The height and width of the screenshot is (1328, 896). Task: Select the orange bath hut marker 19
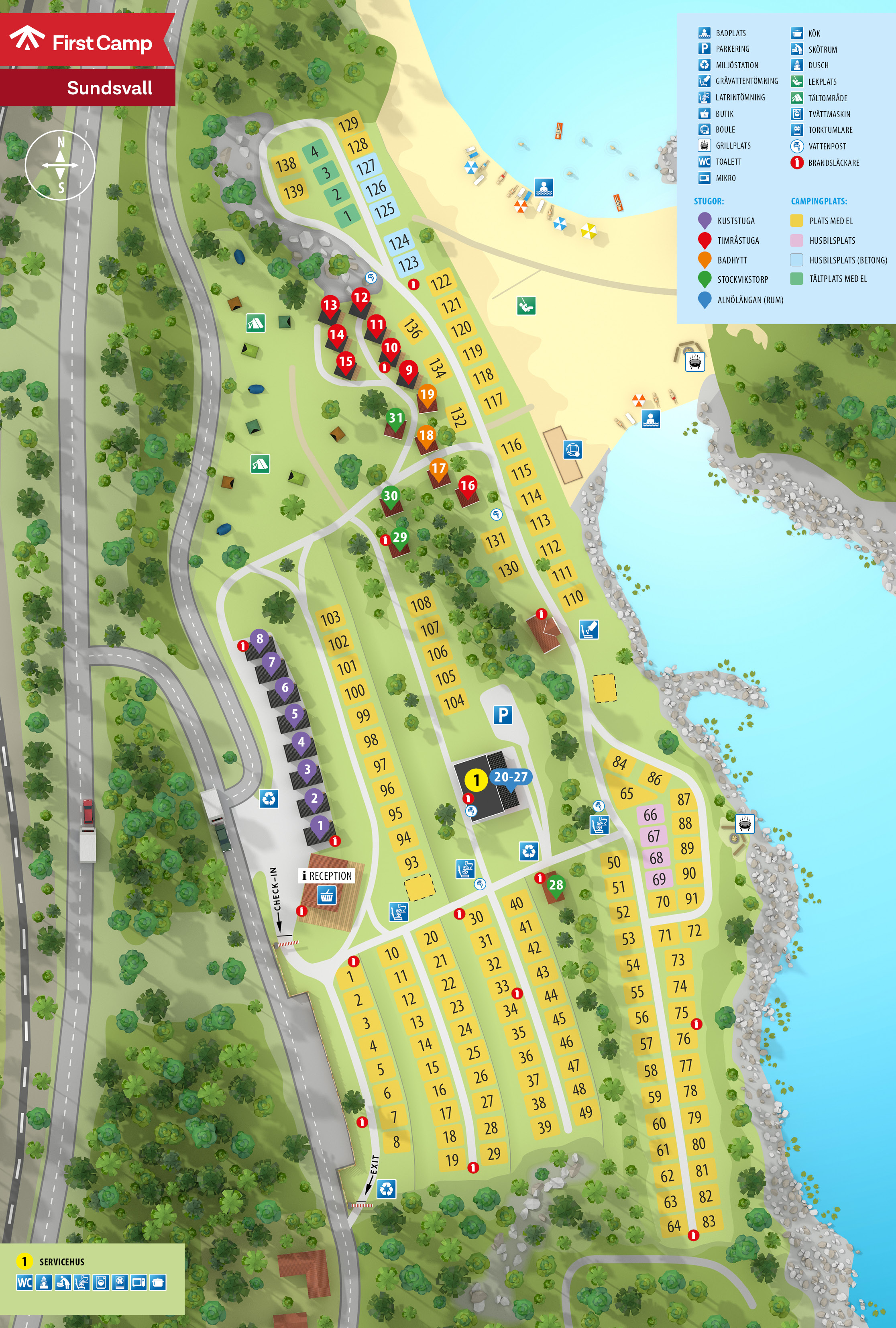click(x=427, y=394)
